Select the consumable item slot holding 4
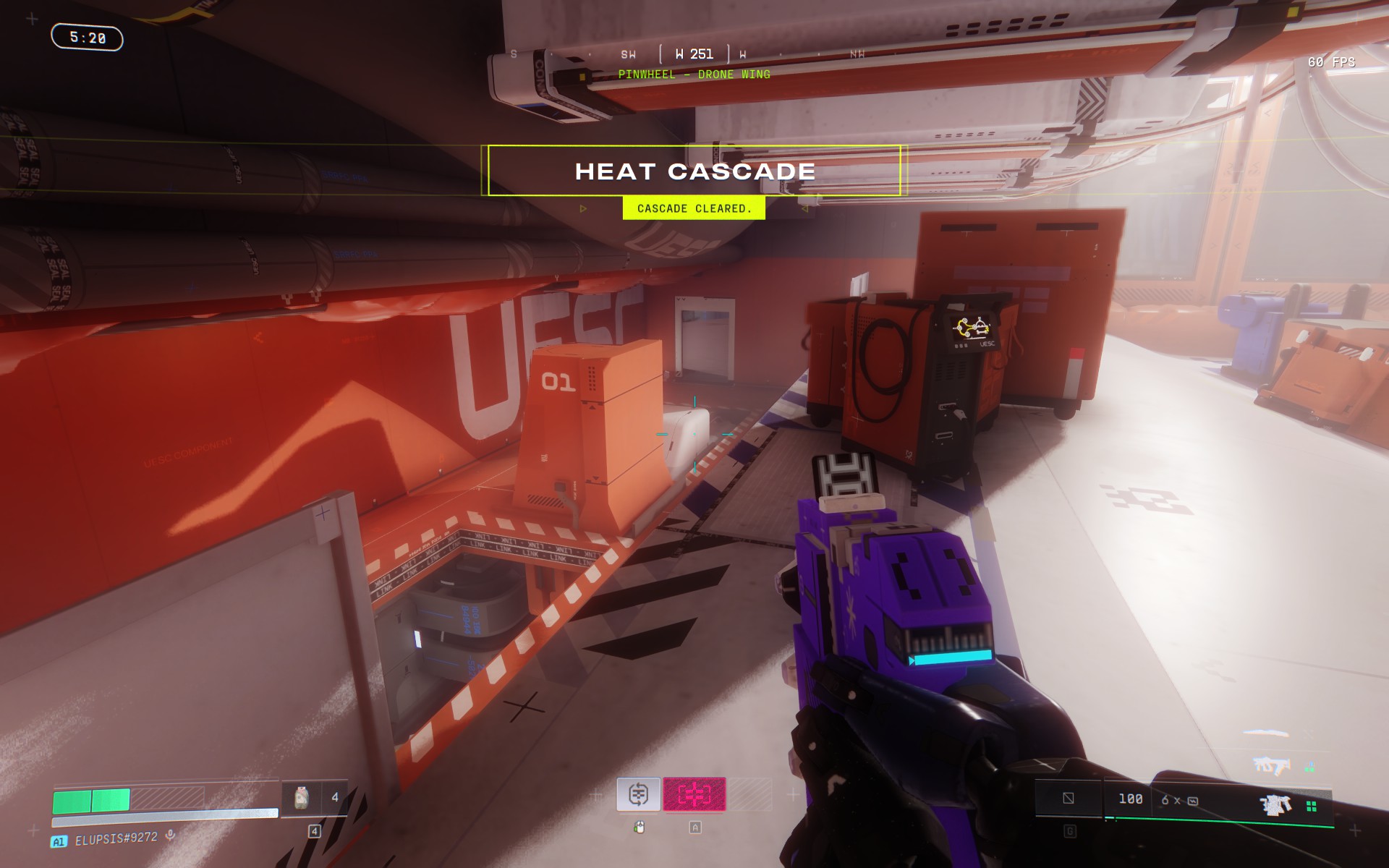 pos(315,798)
